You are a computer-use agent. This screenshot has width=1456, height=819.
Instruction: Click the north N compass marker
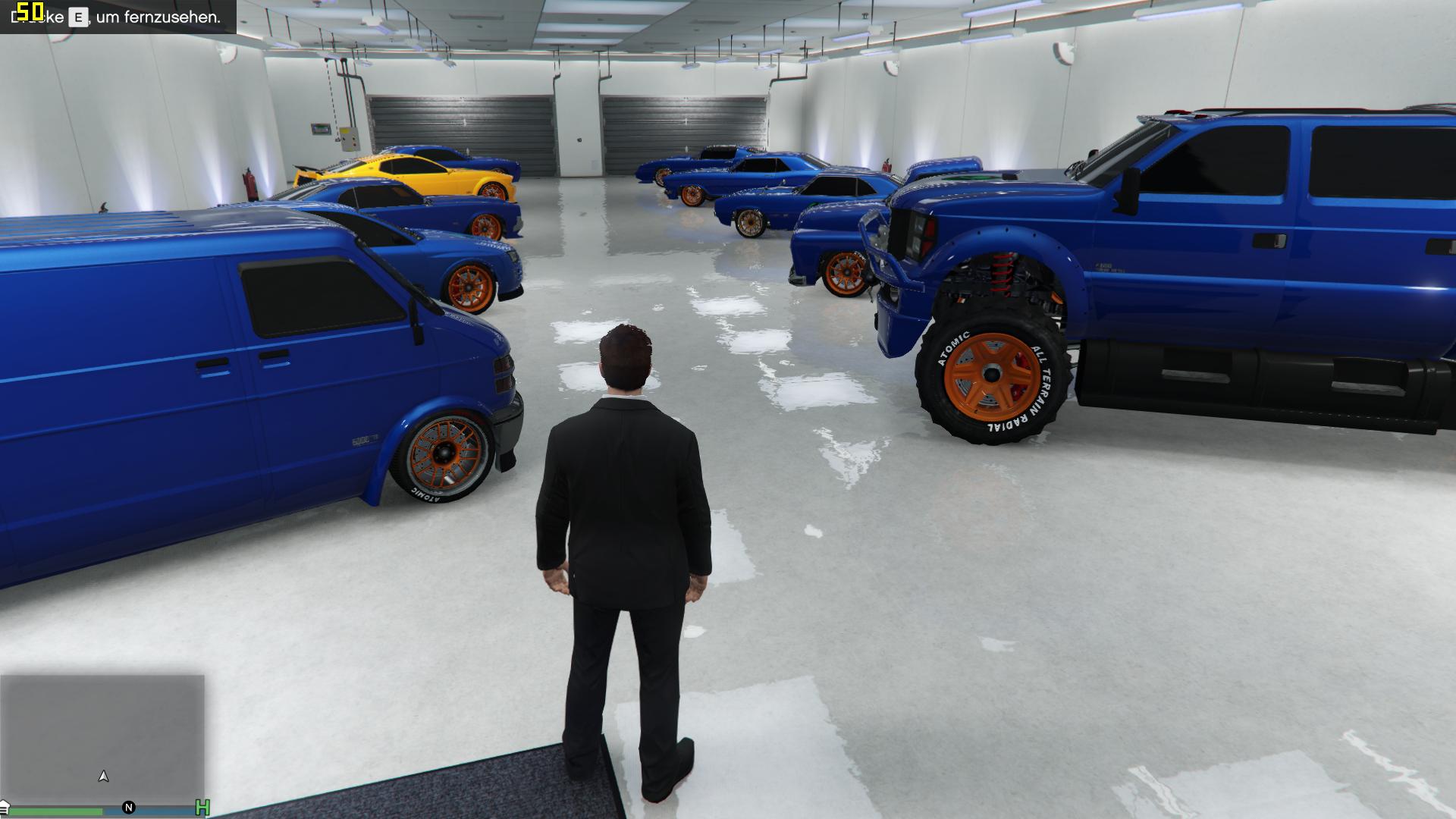129,807
